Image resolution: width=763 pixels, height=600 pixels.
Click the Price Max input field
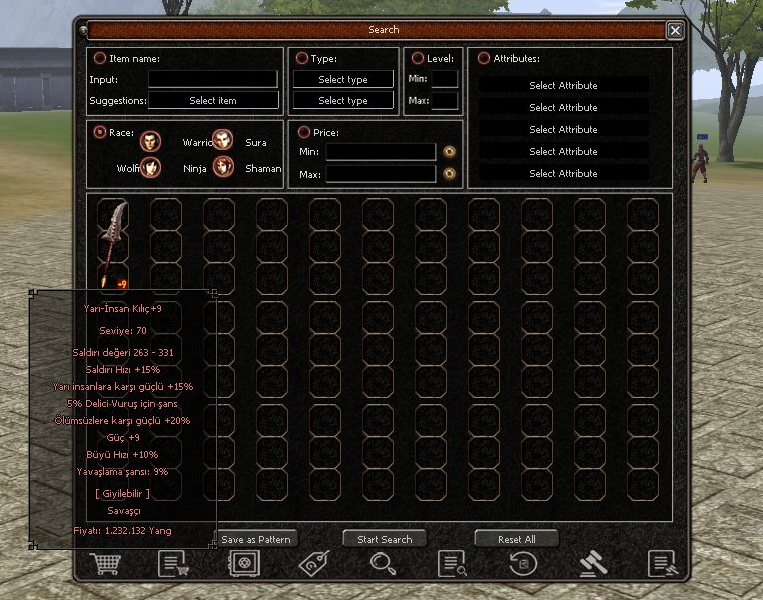pyautogui.click(x=380, y=174)
